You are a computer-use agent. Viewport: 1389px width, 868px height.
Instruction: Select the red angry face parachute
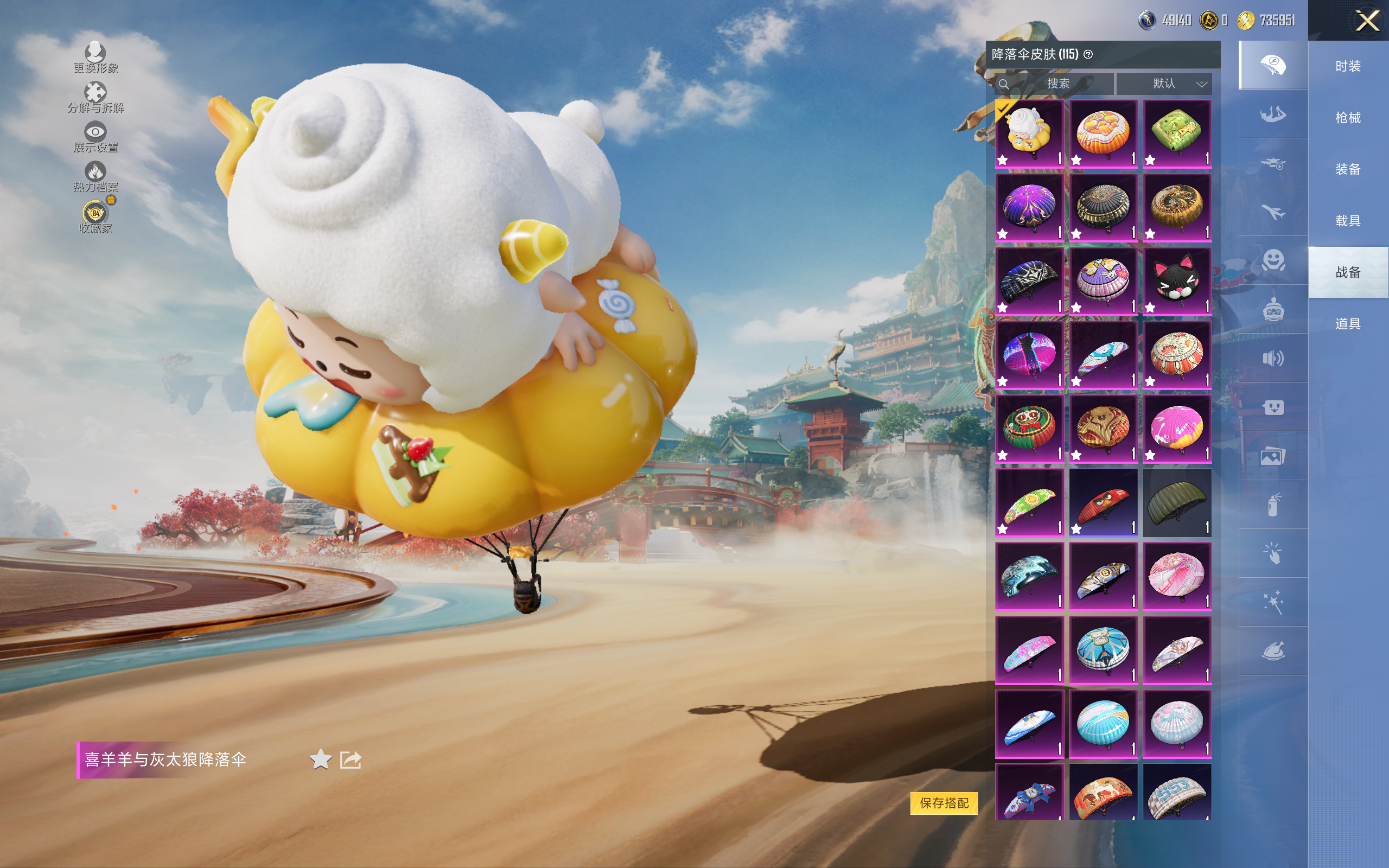pos(1103,502)
